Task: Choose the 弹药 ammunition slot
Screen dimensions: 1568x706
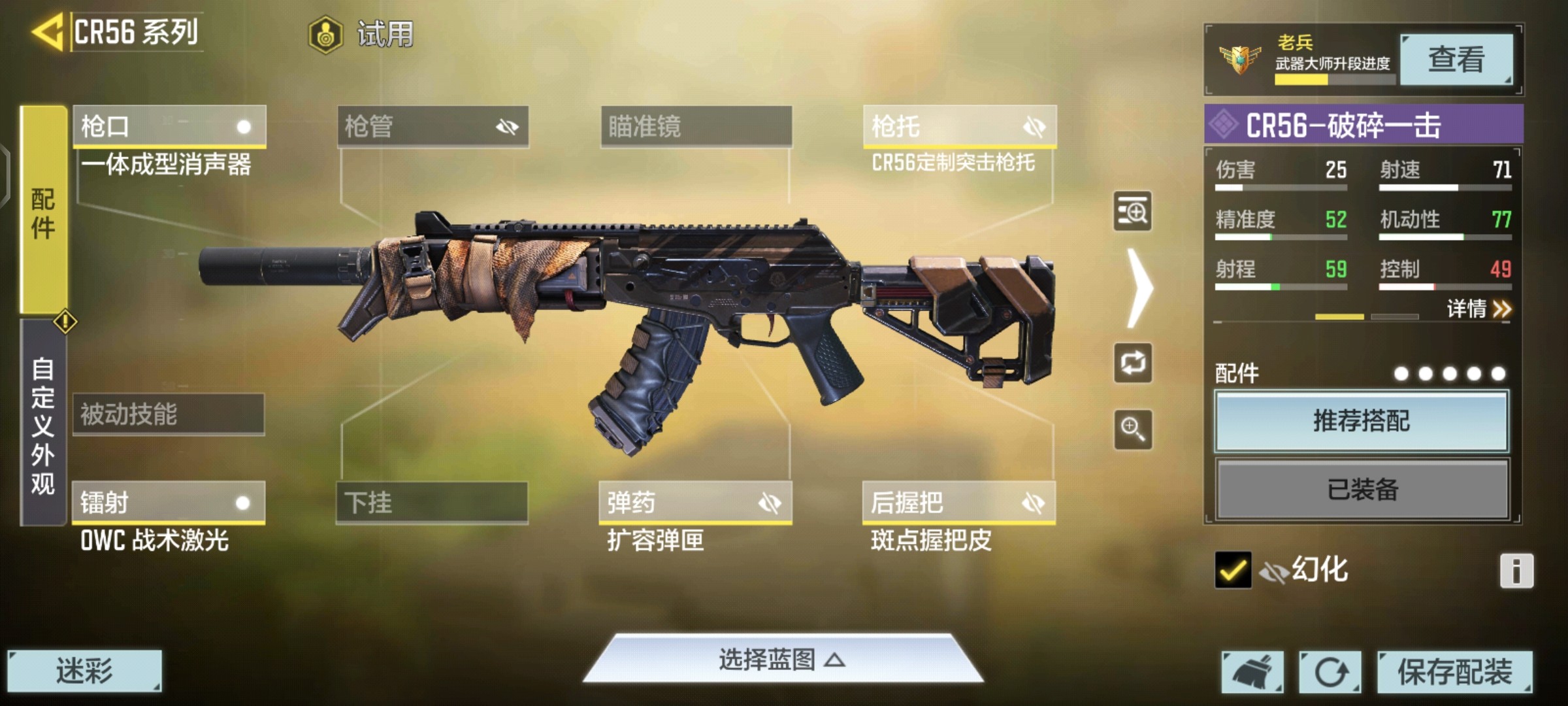Action: pyautogui.click(x=695, y=502)
